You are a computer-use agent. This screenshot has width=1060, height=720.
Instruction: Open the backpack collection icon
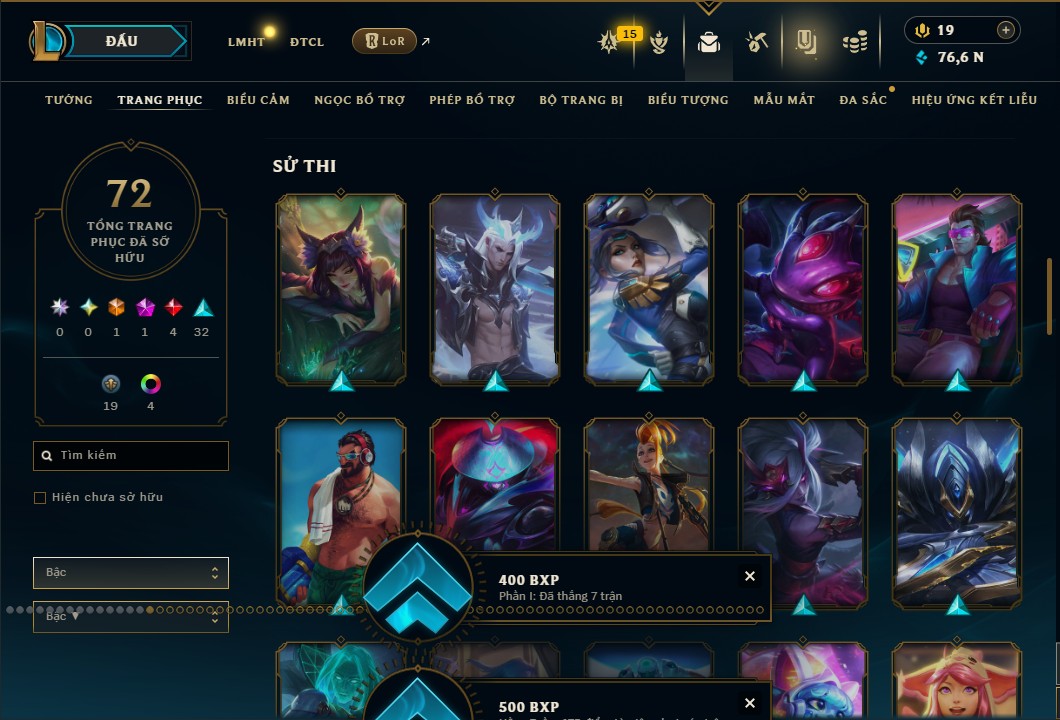coord(709,42)
